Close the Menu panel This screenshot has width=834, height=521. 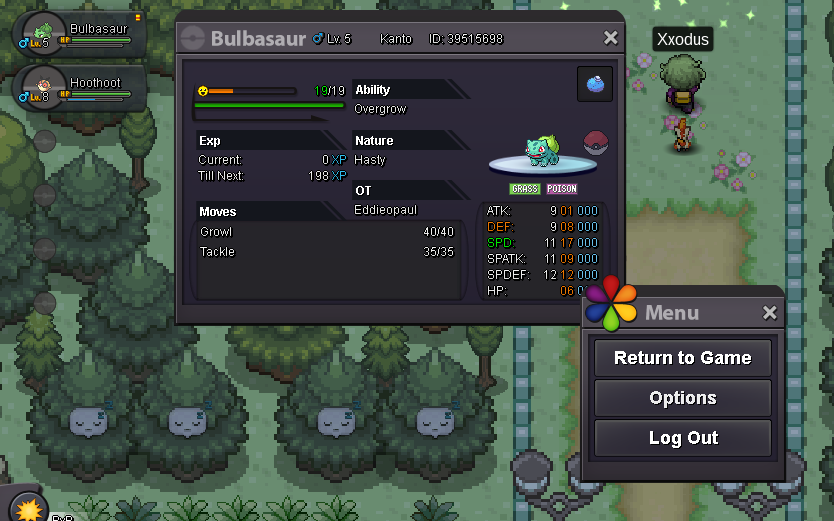769,313
